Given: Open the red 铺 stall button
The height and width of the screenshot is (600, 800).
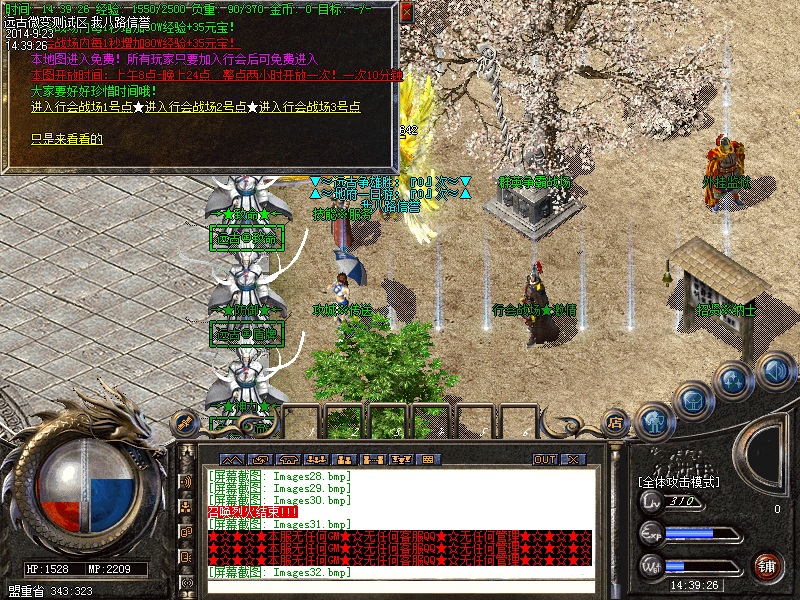Looking at the screenshot, I should (x=767, y=567).
